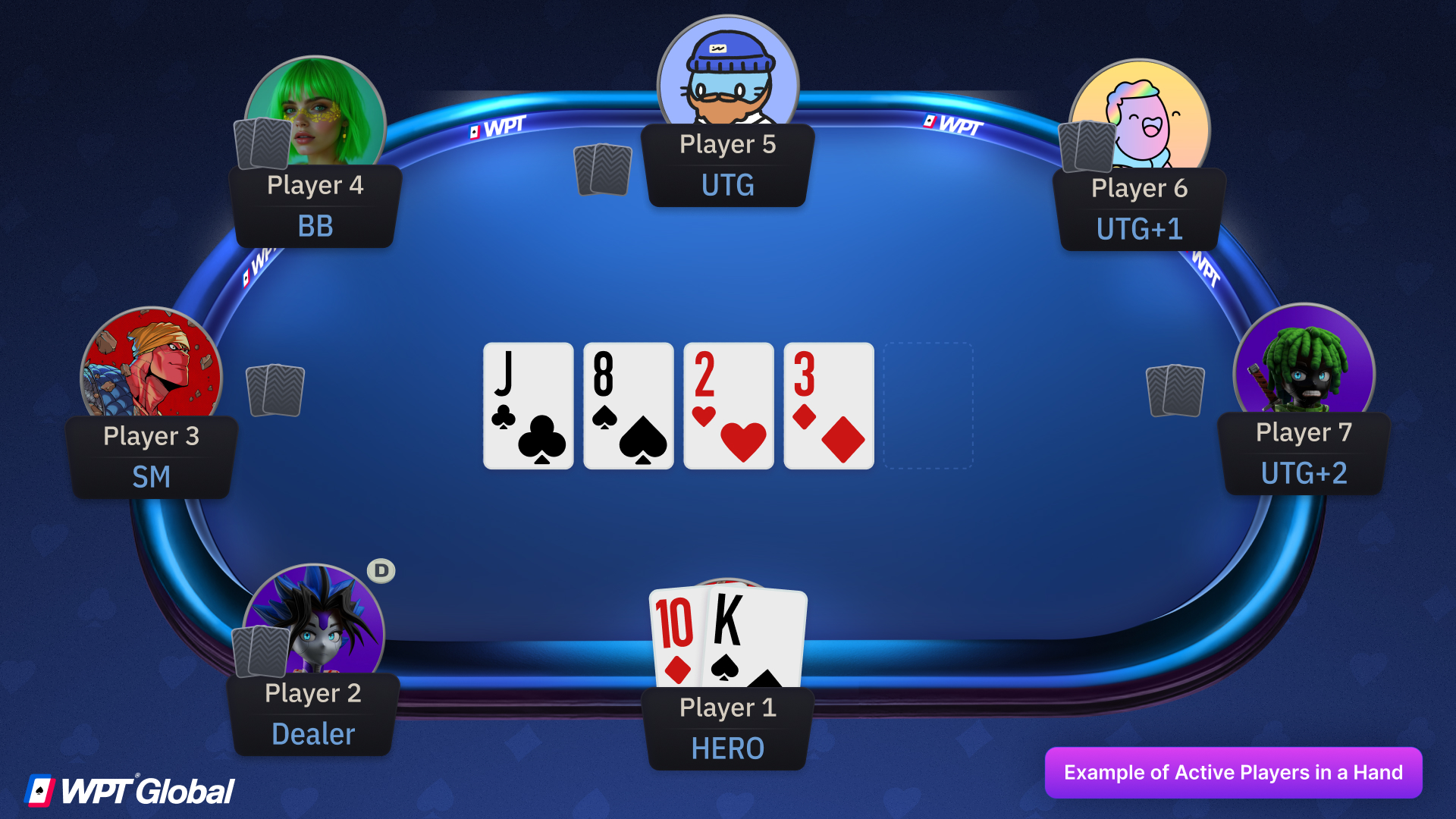Screen dimensions: 1456x819
Task: Click the empty river card slot
Action: (928, 406)
